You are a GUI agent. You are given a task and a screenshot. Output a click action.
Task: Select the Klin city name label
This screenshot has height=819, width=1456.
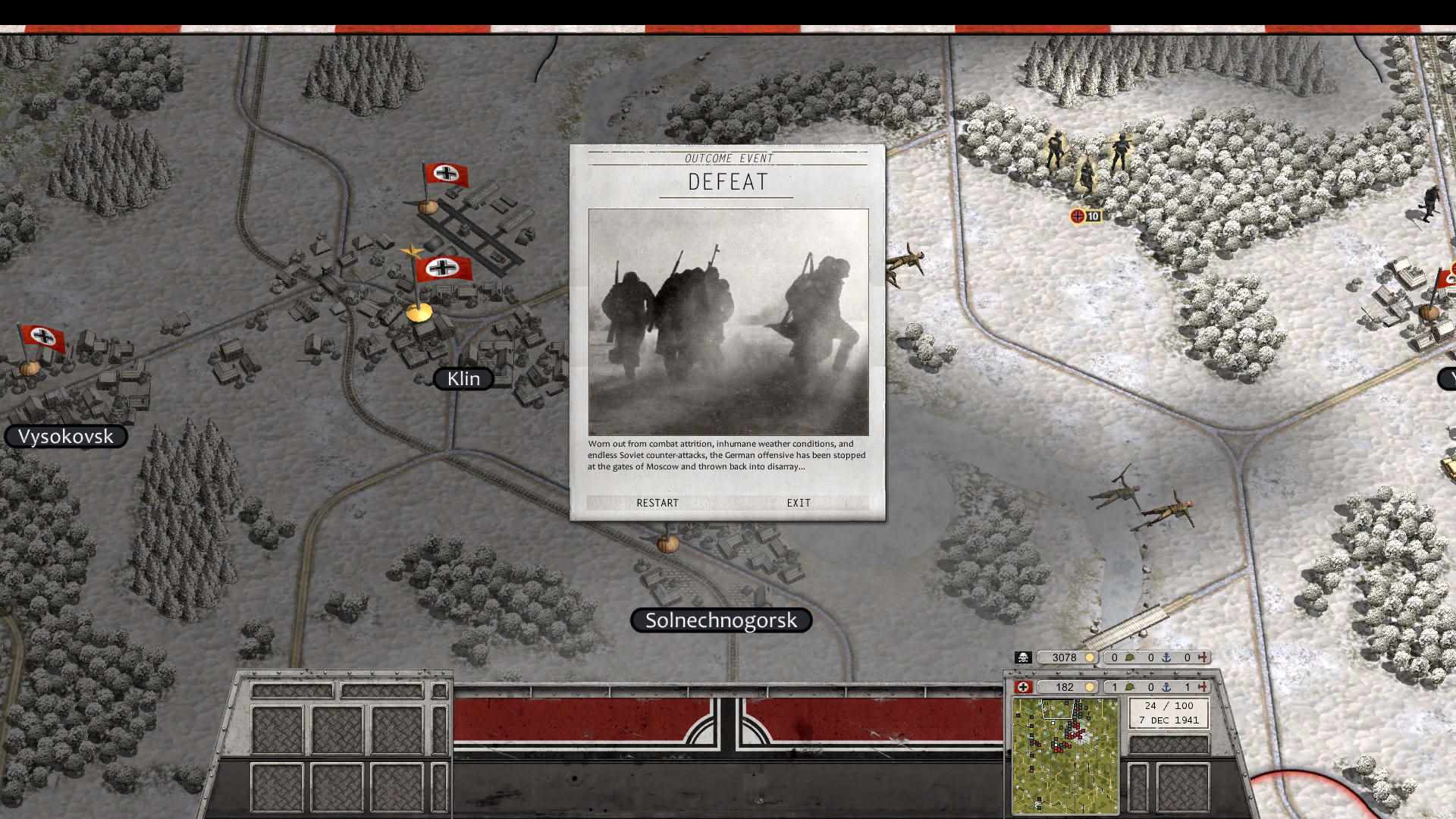(x=463, y=378)
